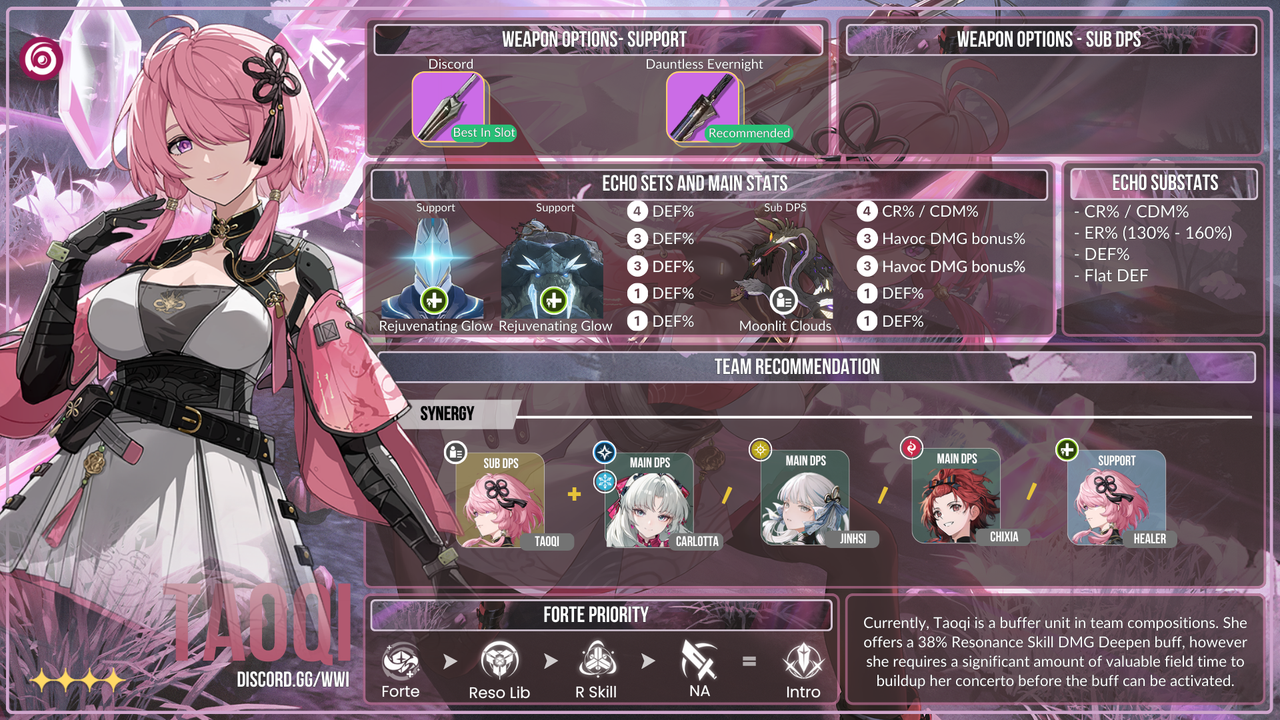Select the Intro skill icon
The image size is (1280, 720).
tap(803, 661)
